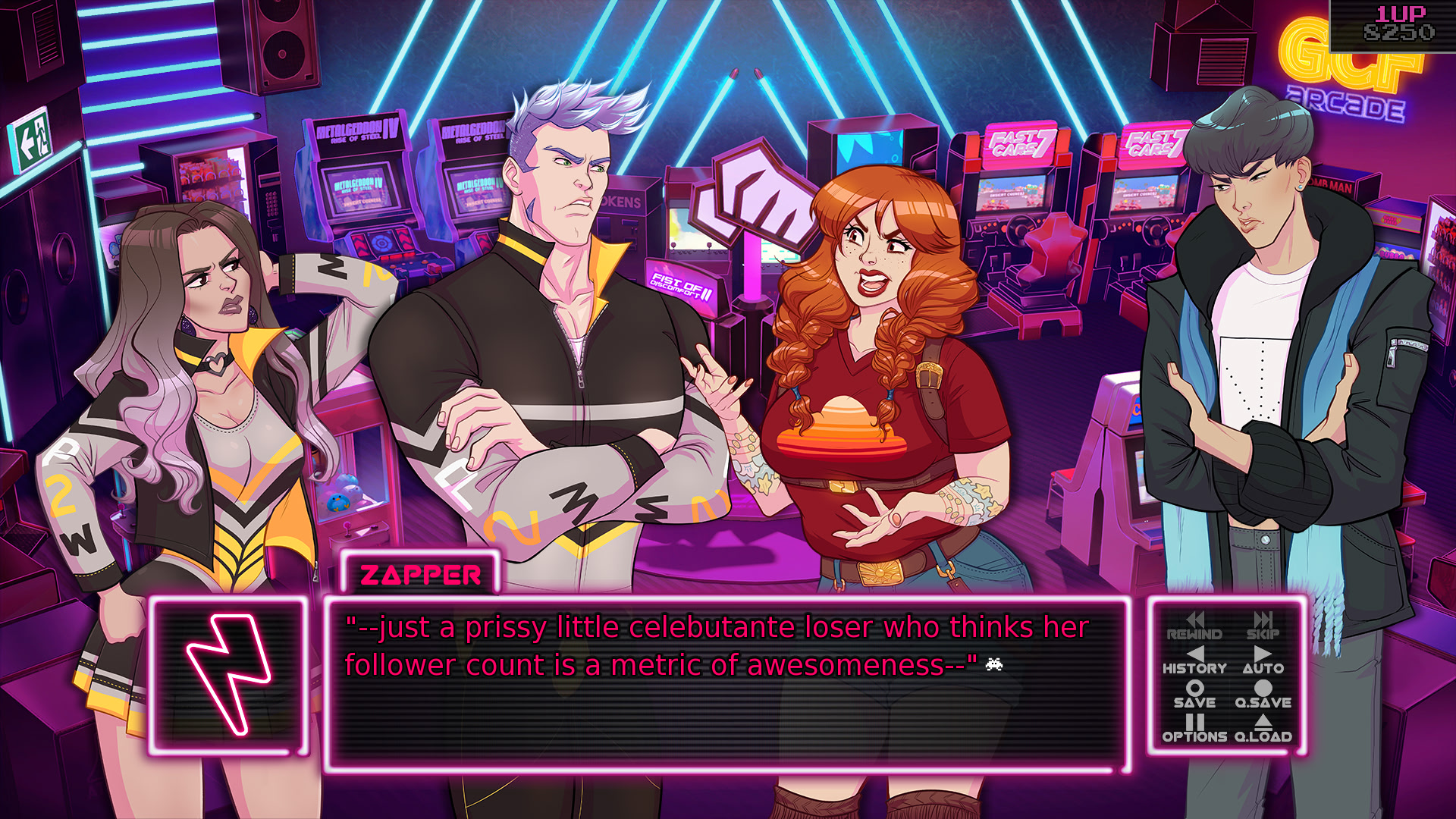Turn on Q.Save quick saving

[1265, 702]
